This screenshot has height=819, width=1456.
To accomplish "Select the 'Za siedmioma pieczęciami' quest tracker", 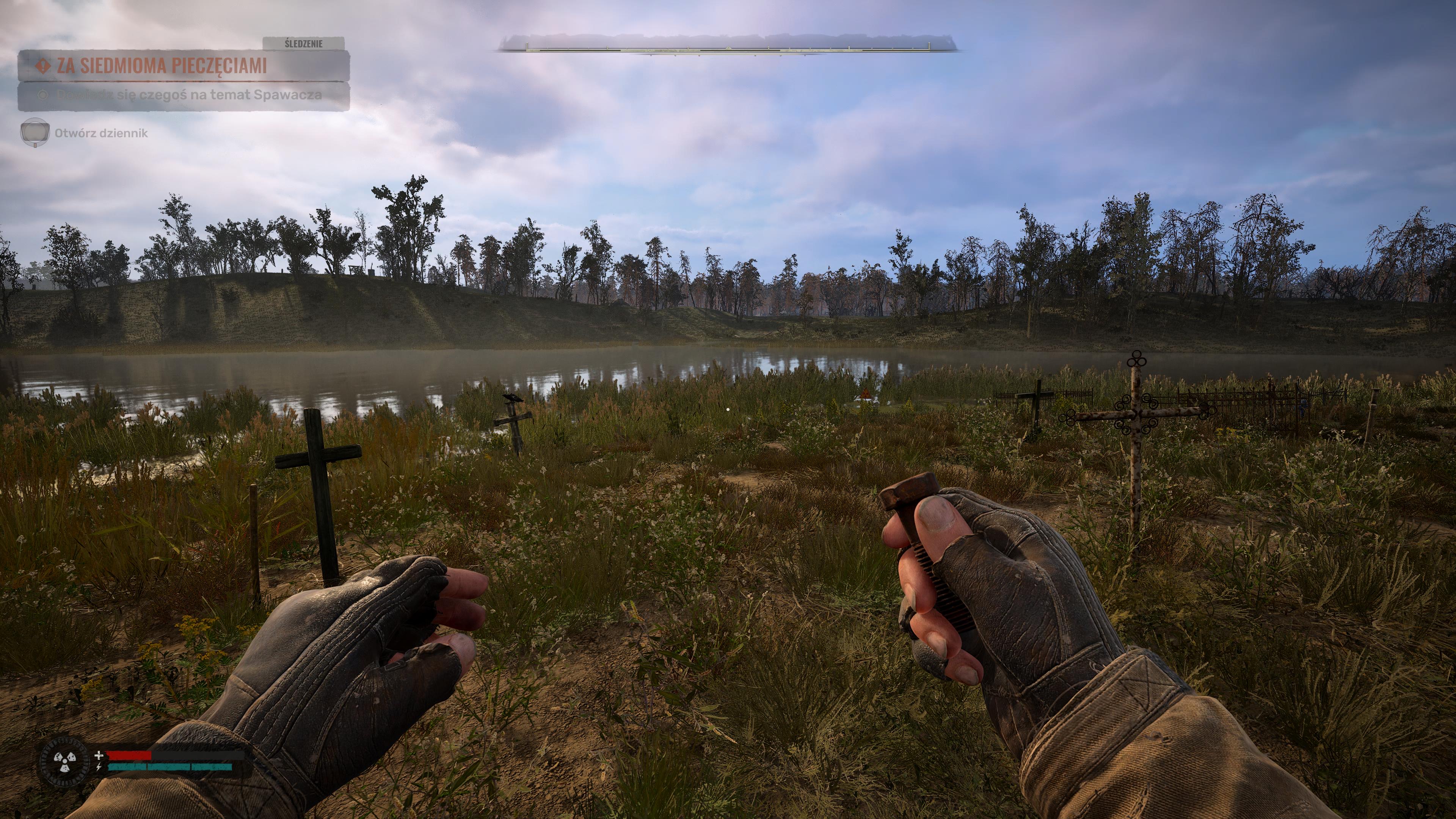I will [162, 66].
